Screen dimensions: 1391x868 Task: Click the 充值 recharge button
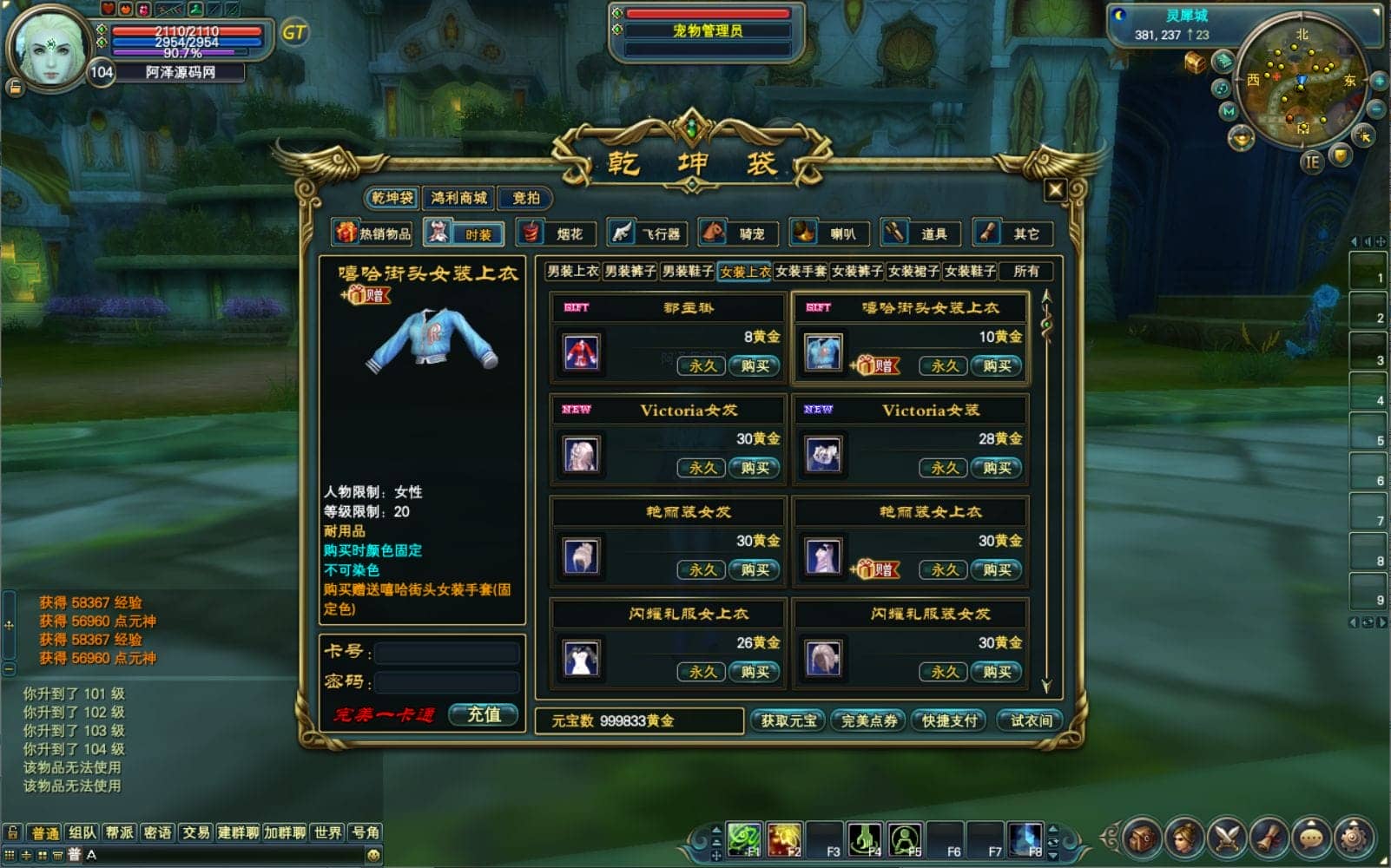click(x=484, y=714)
